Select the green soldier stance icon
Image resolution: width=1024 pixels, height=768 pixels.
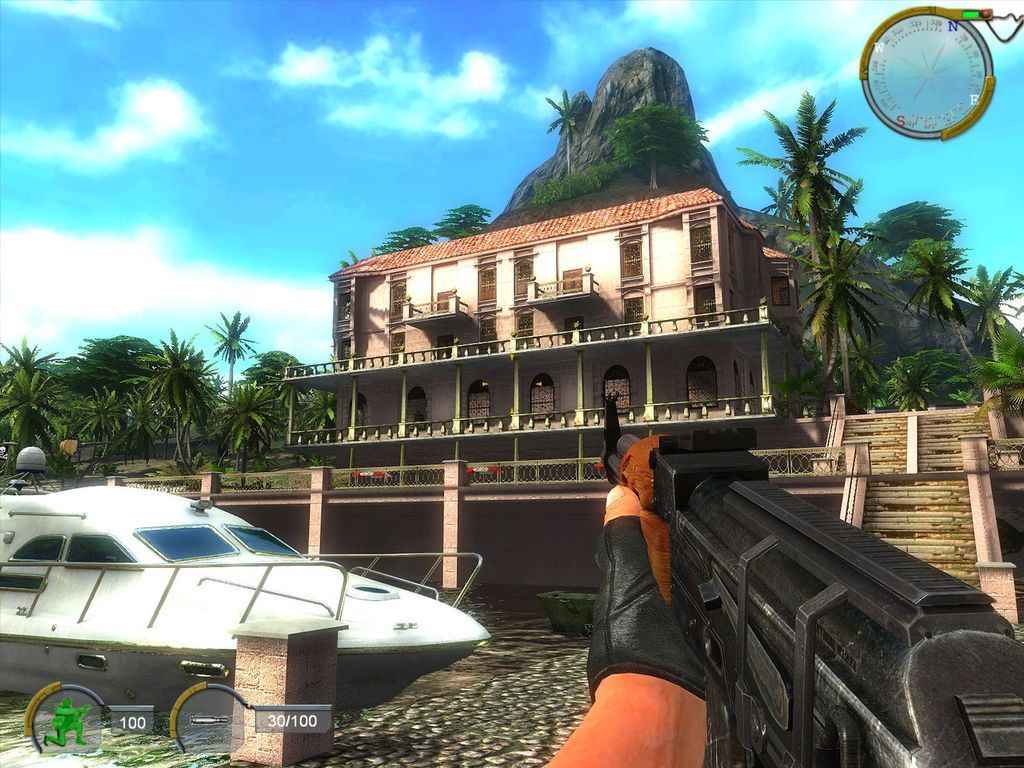pos(70,719)
